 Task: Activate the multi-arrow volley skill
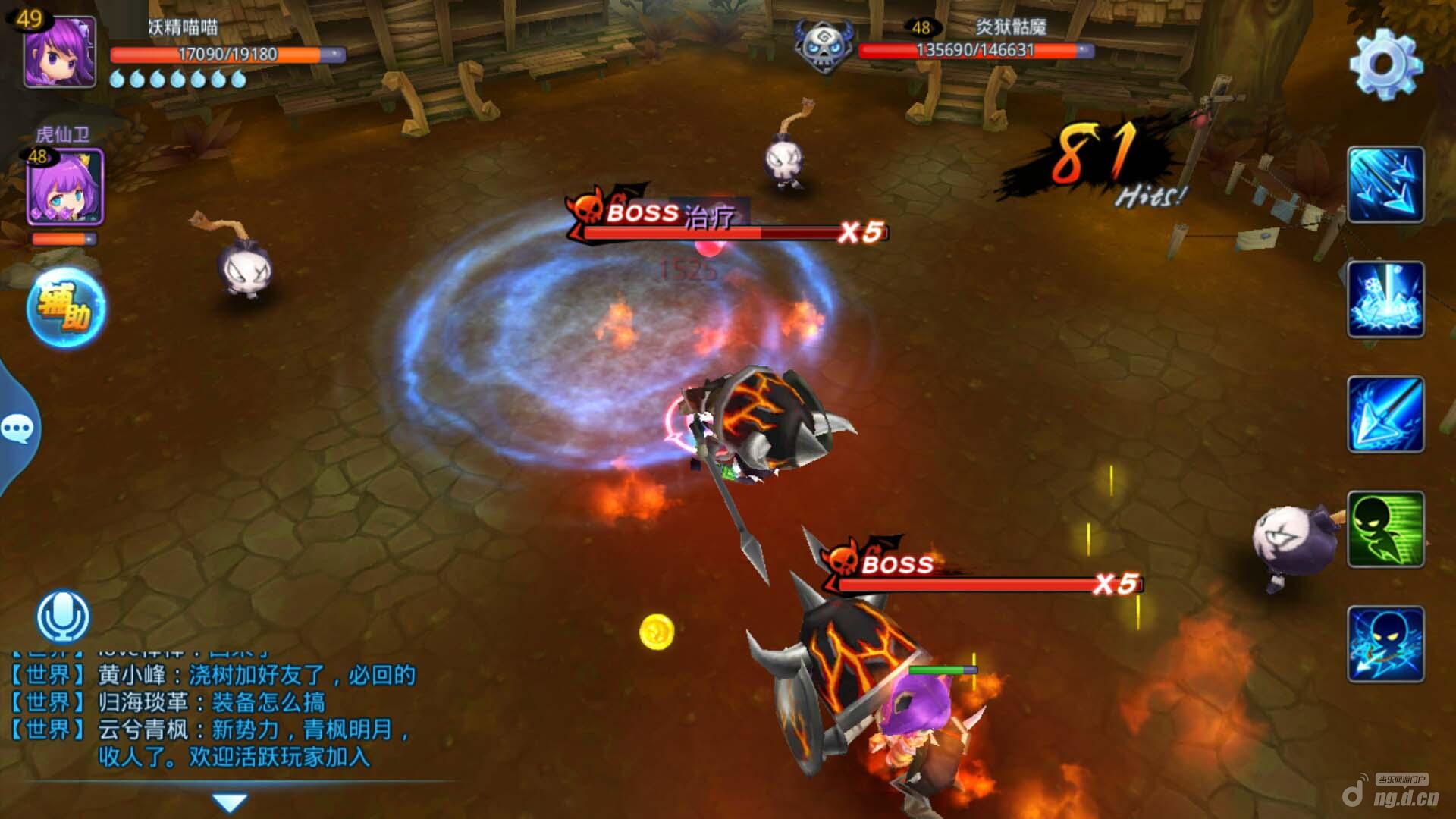coord(1385,185)
